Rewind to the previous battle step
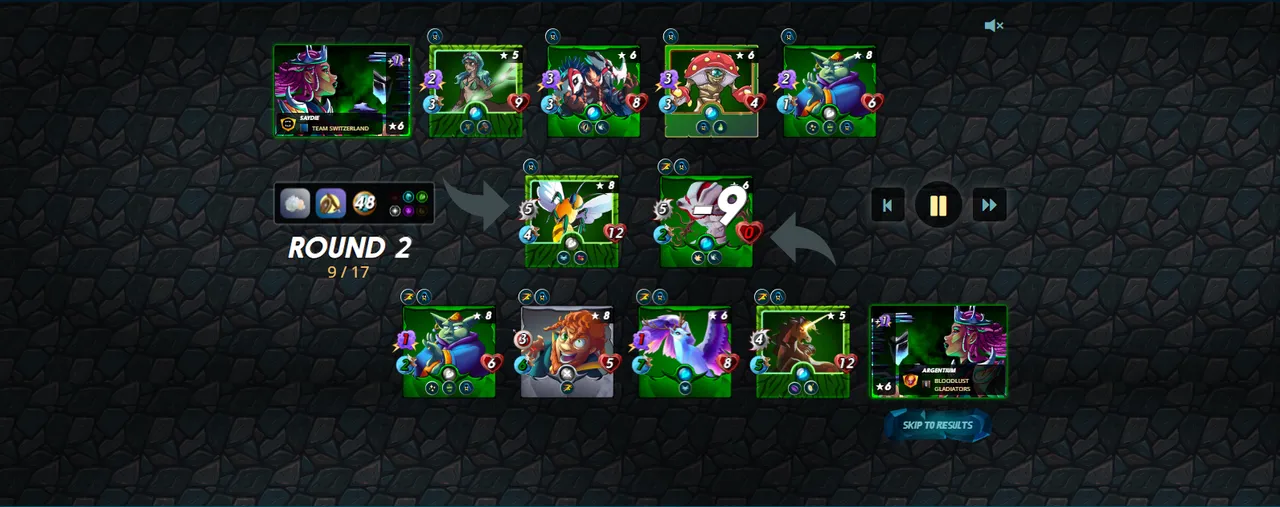1280x507 pixels. point(887,205)
